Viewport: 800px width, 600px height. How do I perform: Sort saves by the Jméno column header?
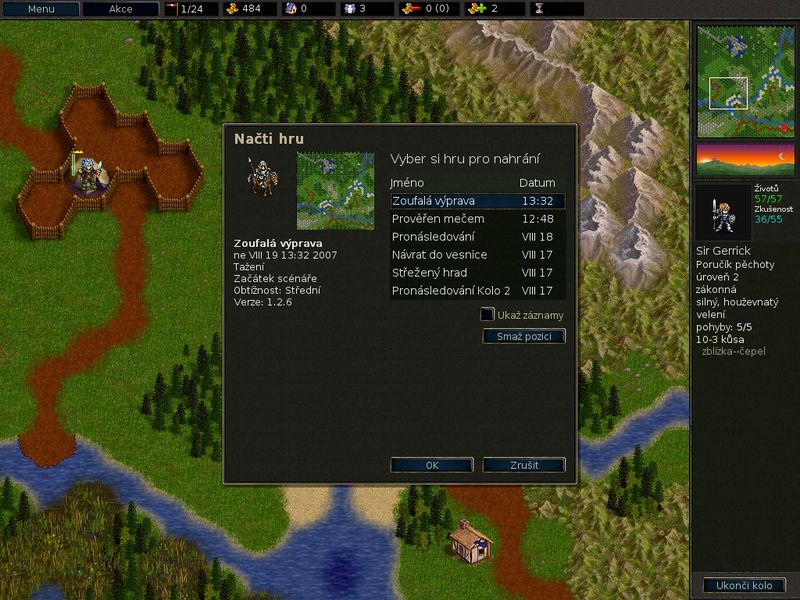click(407, 183)
